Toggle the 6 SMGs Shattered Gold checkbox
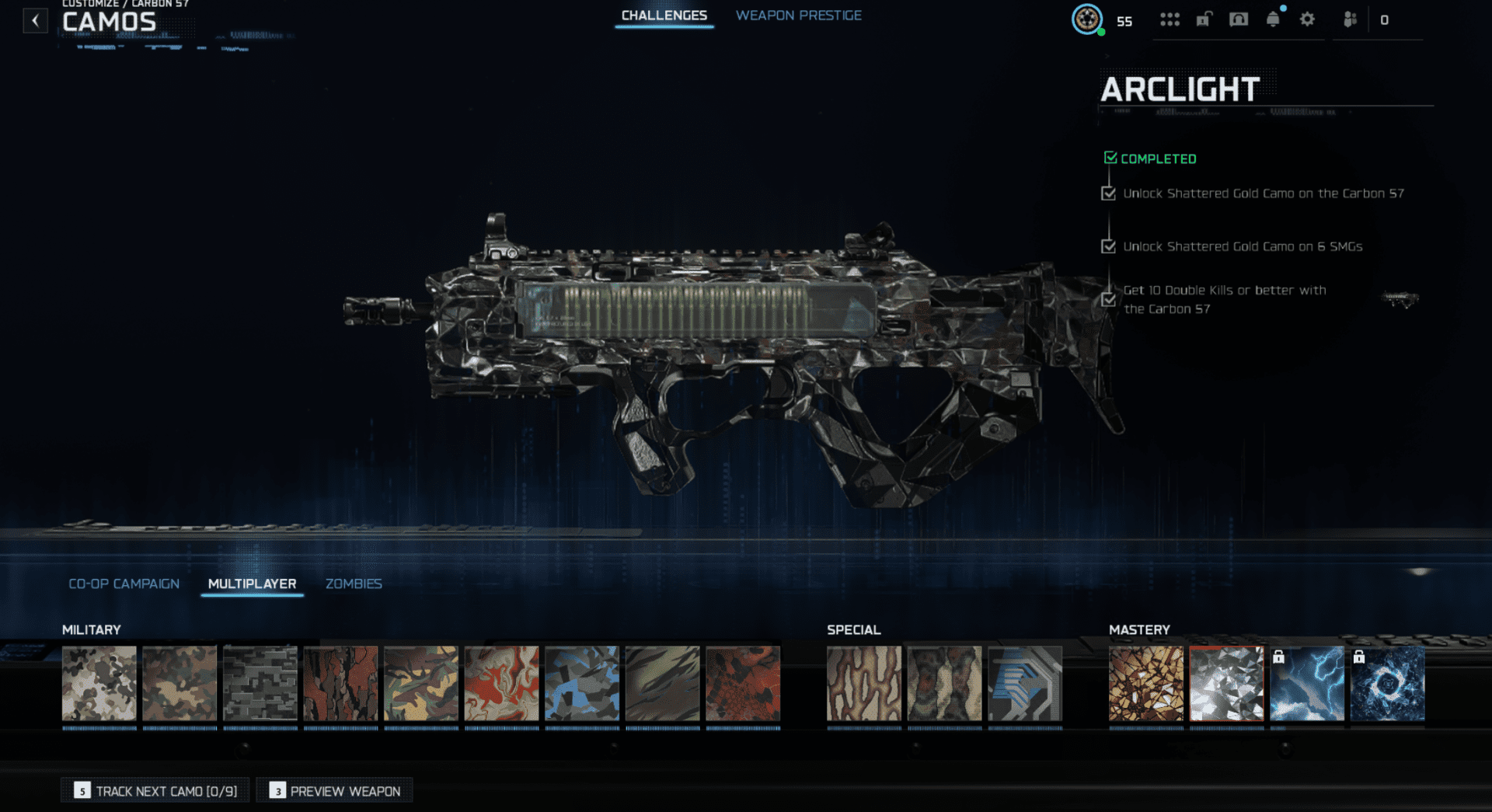This screenshot has height=812, width=1492. click(1108, 246)
